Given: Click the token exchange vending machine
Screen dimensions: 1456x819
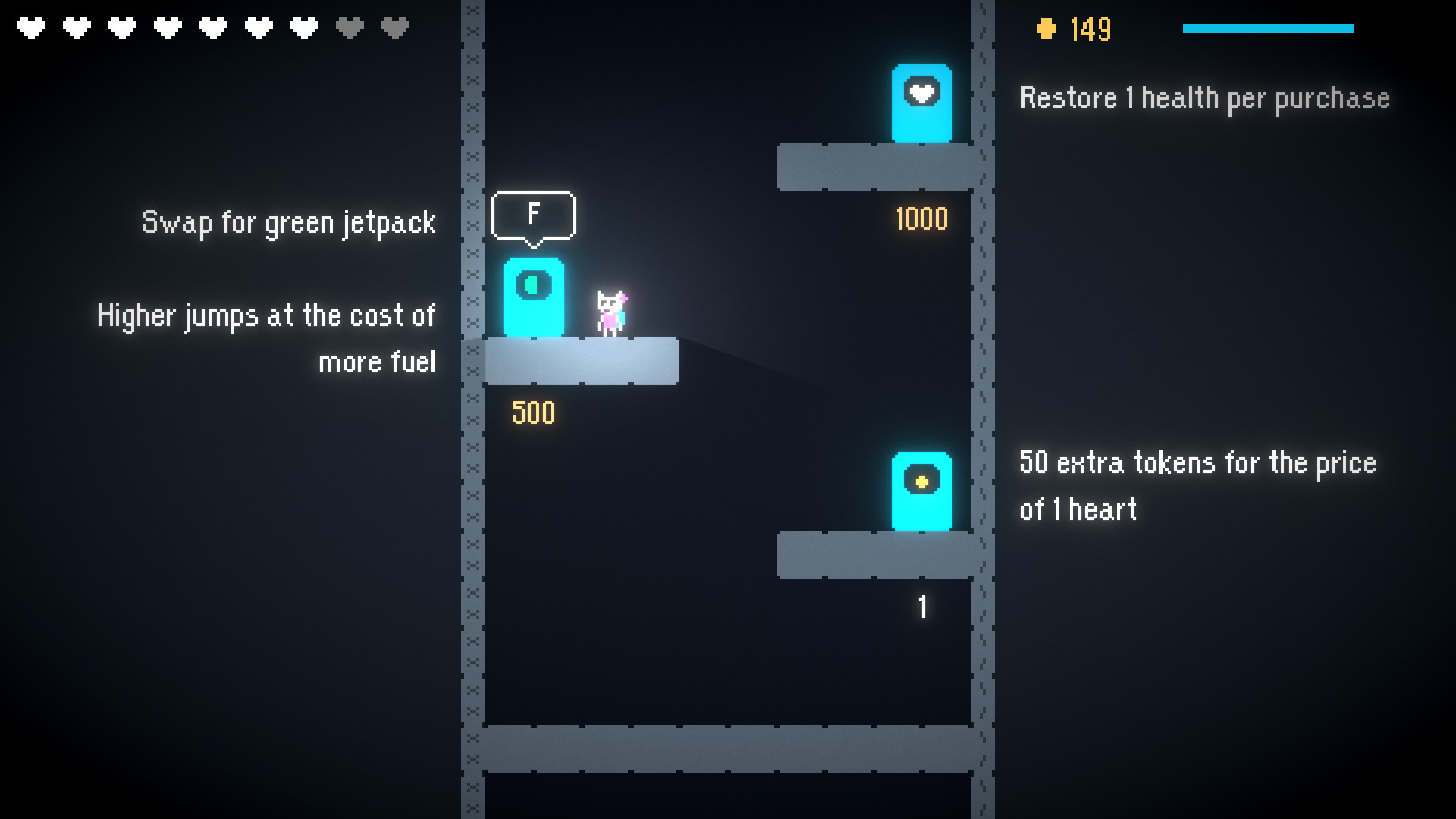Looking at the screenshot, I should (x=921, y=493).
